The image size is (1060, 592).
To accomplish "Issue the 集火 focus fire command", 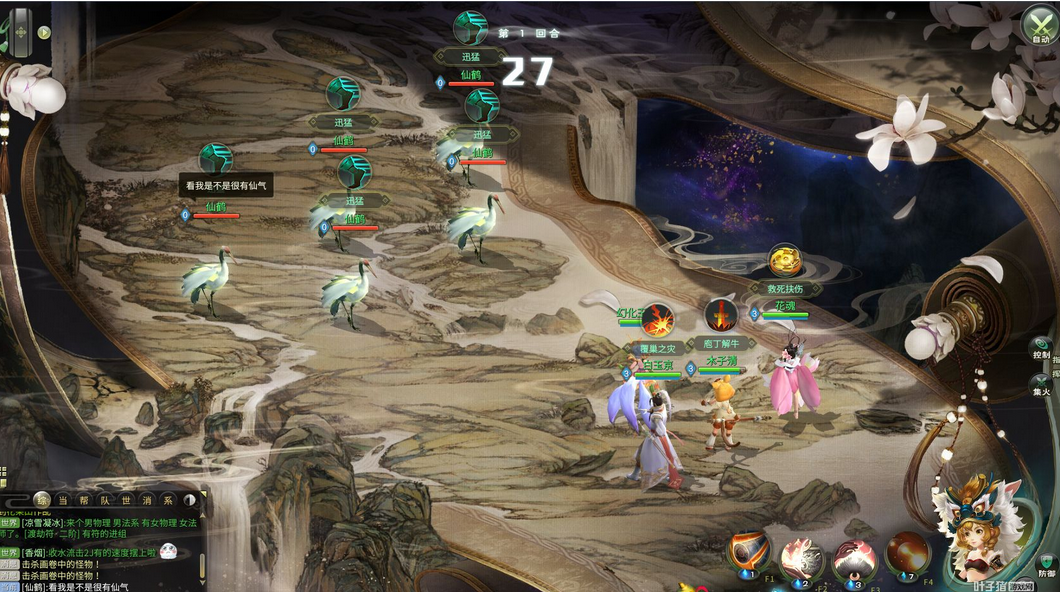I will pos(1041,386).
